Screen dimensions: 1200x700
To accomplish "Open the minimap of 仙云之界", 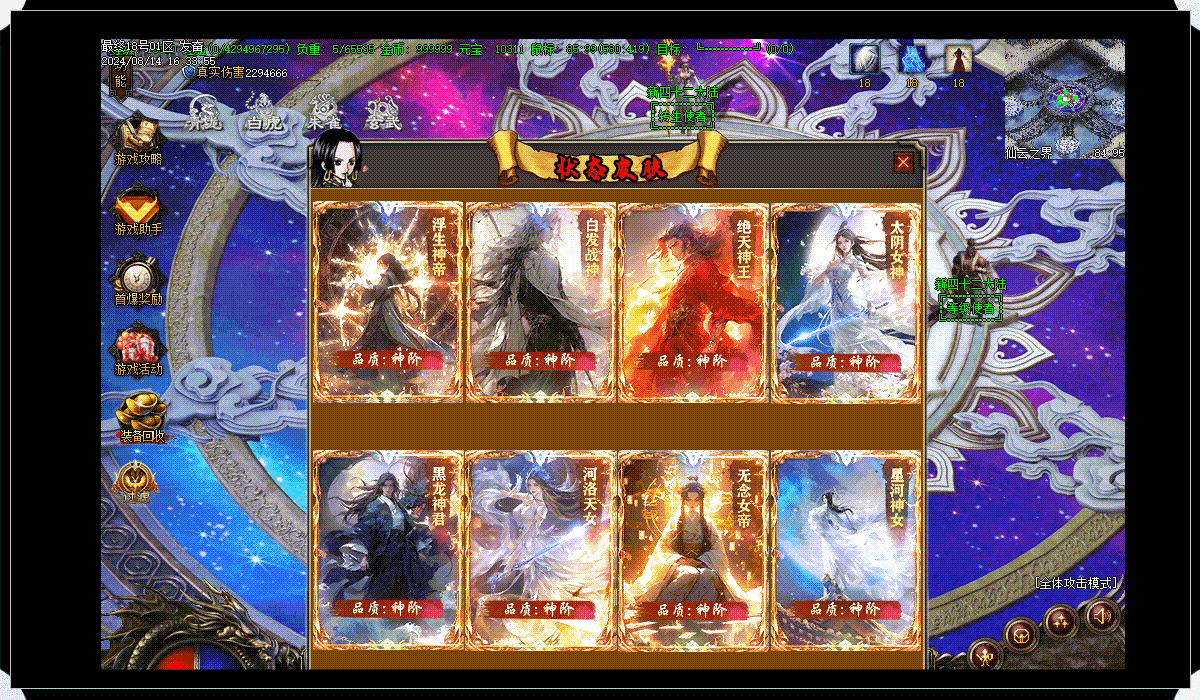I will coord(1064,98).
